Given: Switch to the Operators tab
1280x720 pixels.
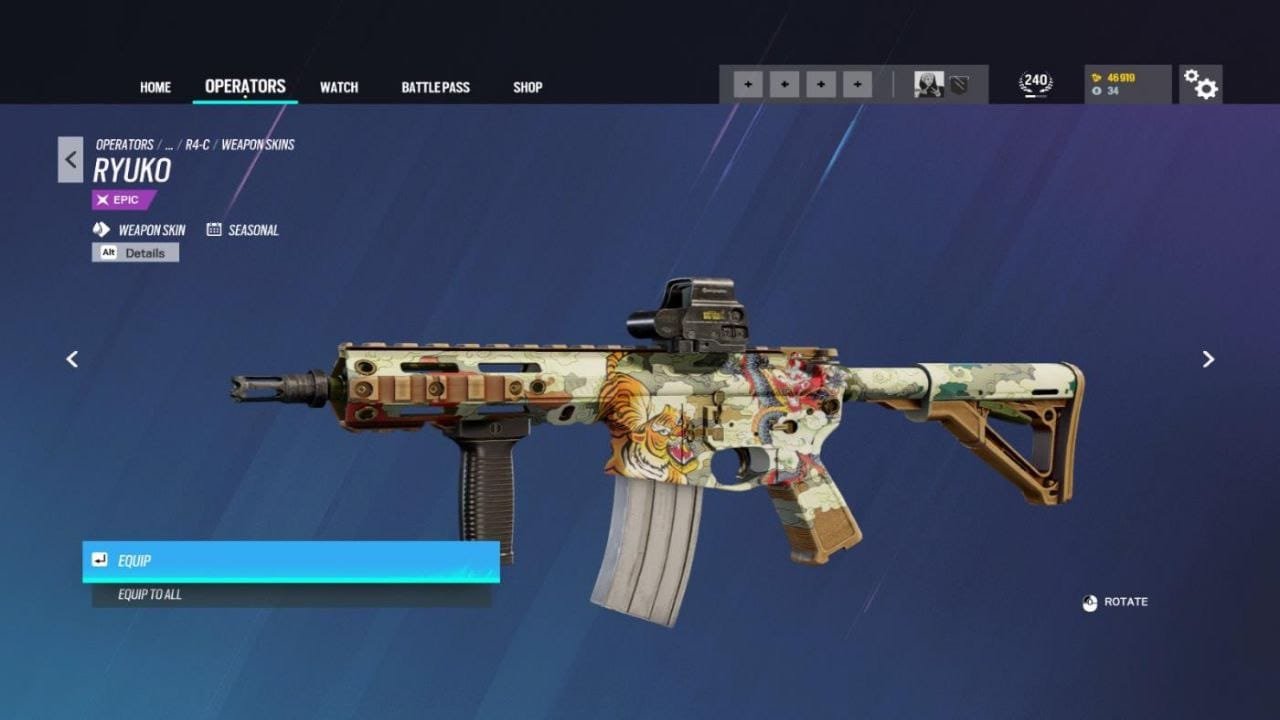Looking at the screenshot, I should pos(245,86).
